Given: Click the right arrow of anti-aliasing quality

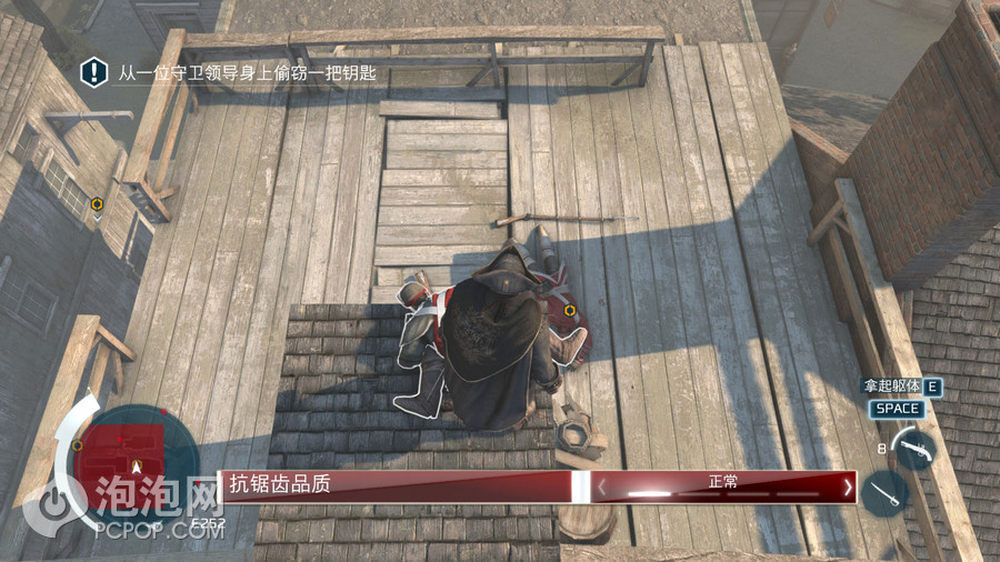Looking at the screenshot, I should click(848, 487).
